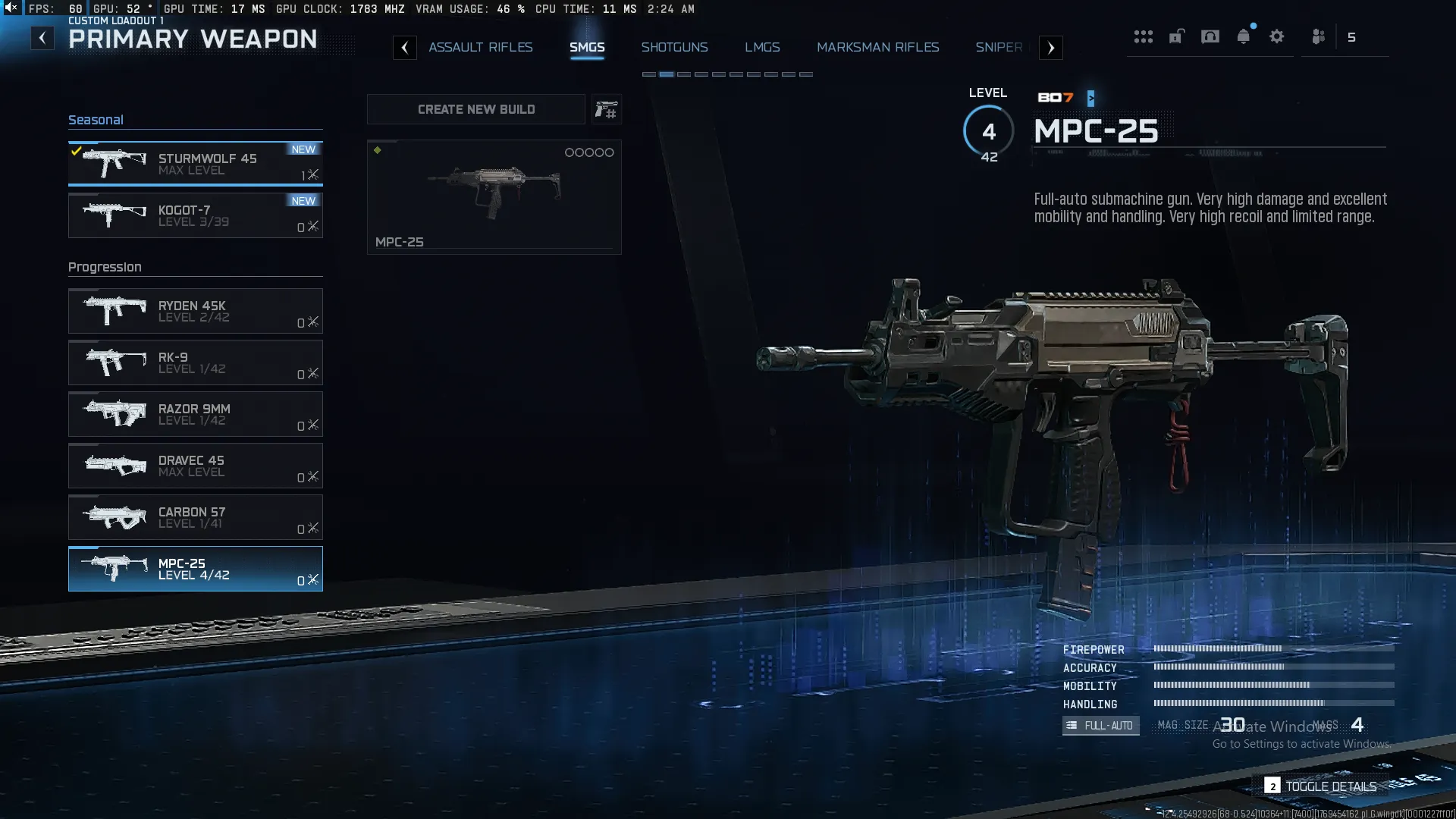Open the apps grid icon top right
This screenshot has height=819, width=1456.
(x=1144, y=36)
